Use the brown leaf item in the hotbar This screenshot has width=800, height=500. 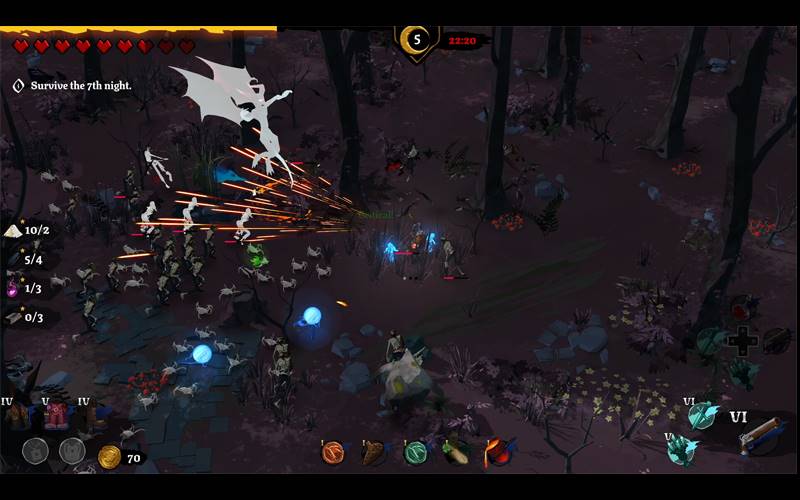click(x=373, y=452)
